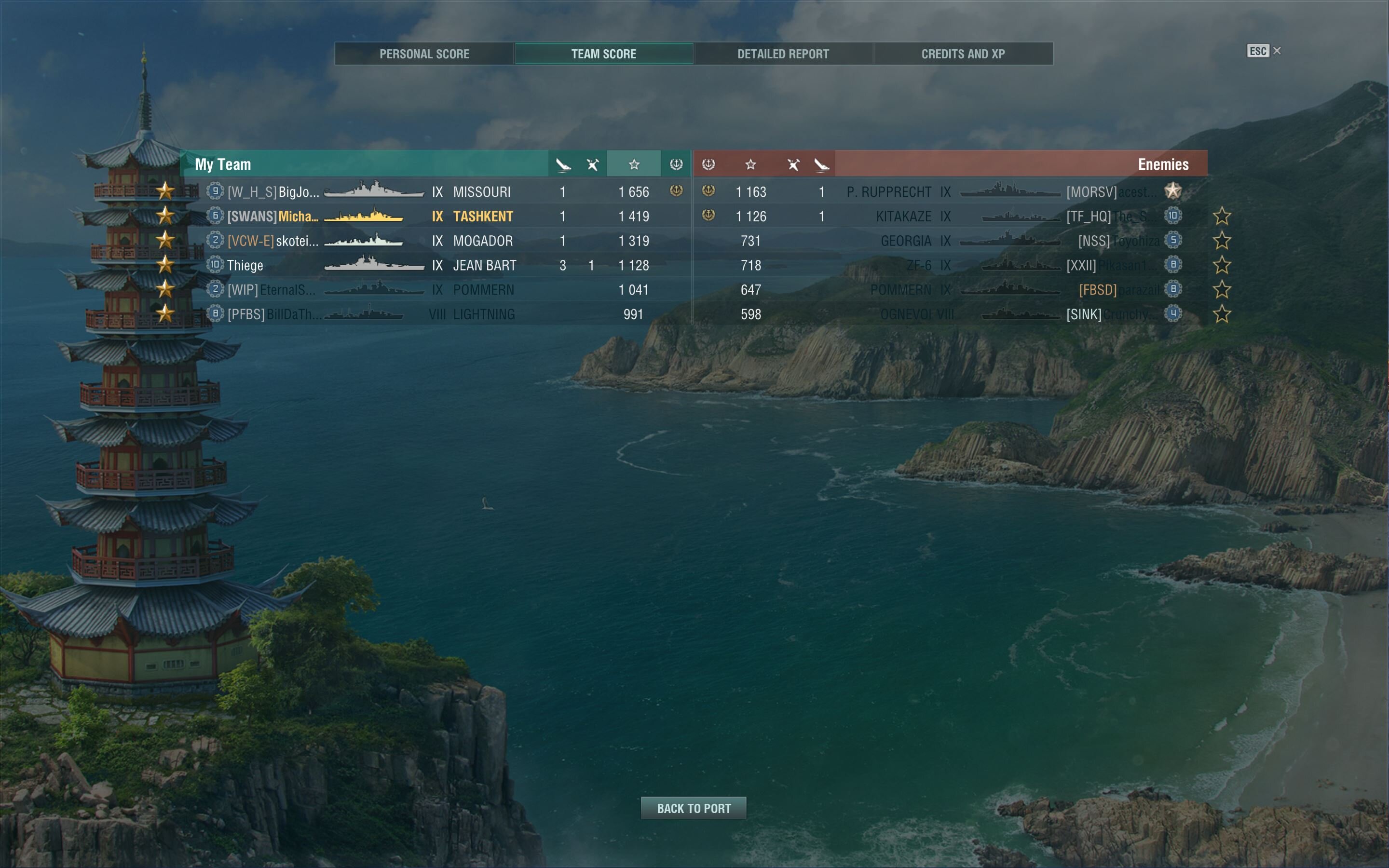This screenshot has height=868, width=1389.
Task: Select the Lightning player row
Action: [436, 314]
